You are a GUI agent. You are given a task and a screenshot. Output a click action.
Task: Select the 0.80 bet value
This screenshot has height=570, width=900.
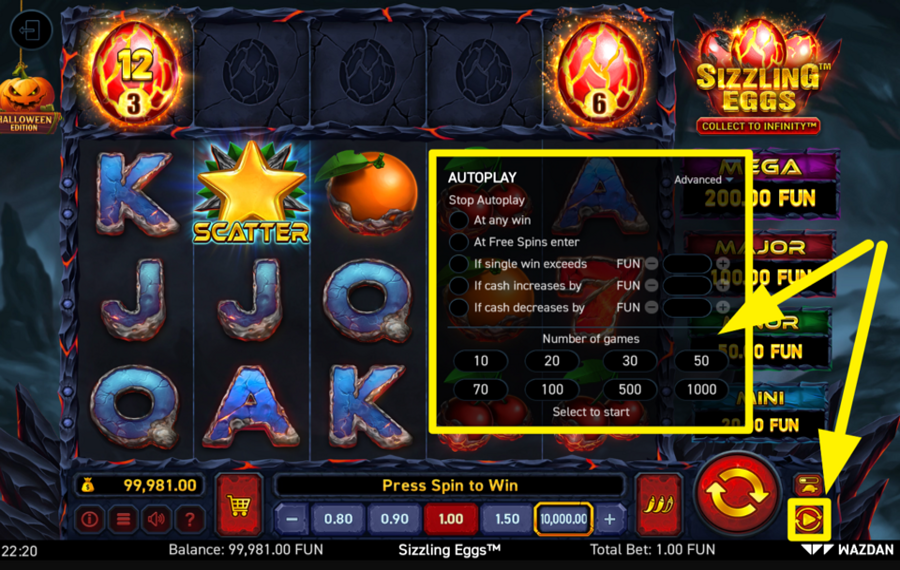pos(338,519)
